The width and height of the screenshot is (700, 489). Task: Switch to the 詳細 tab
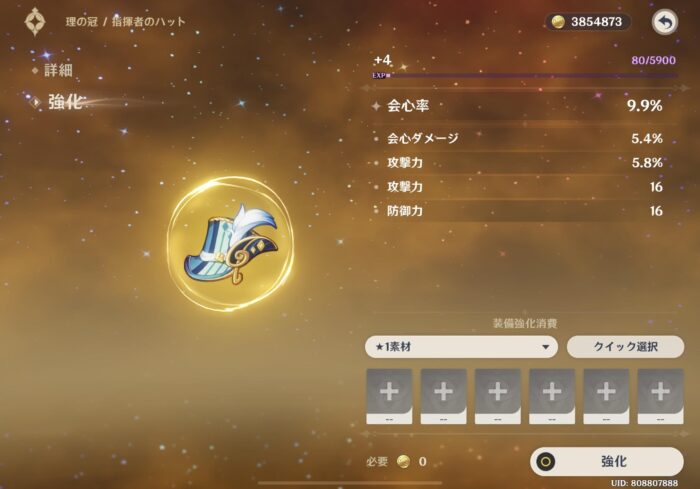pos(58,71)
